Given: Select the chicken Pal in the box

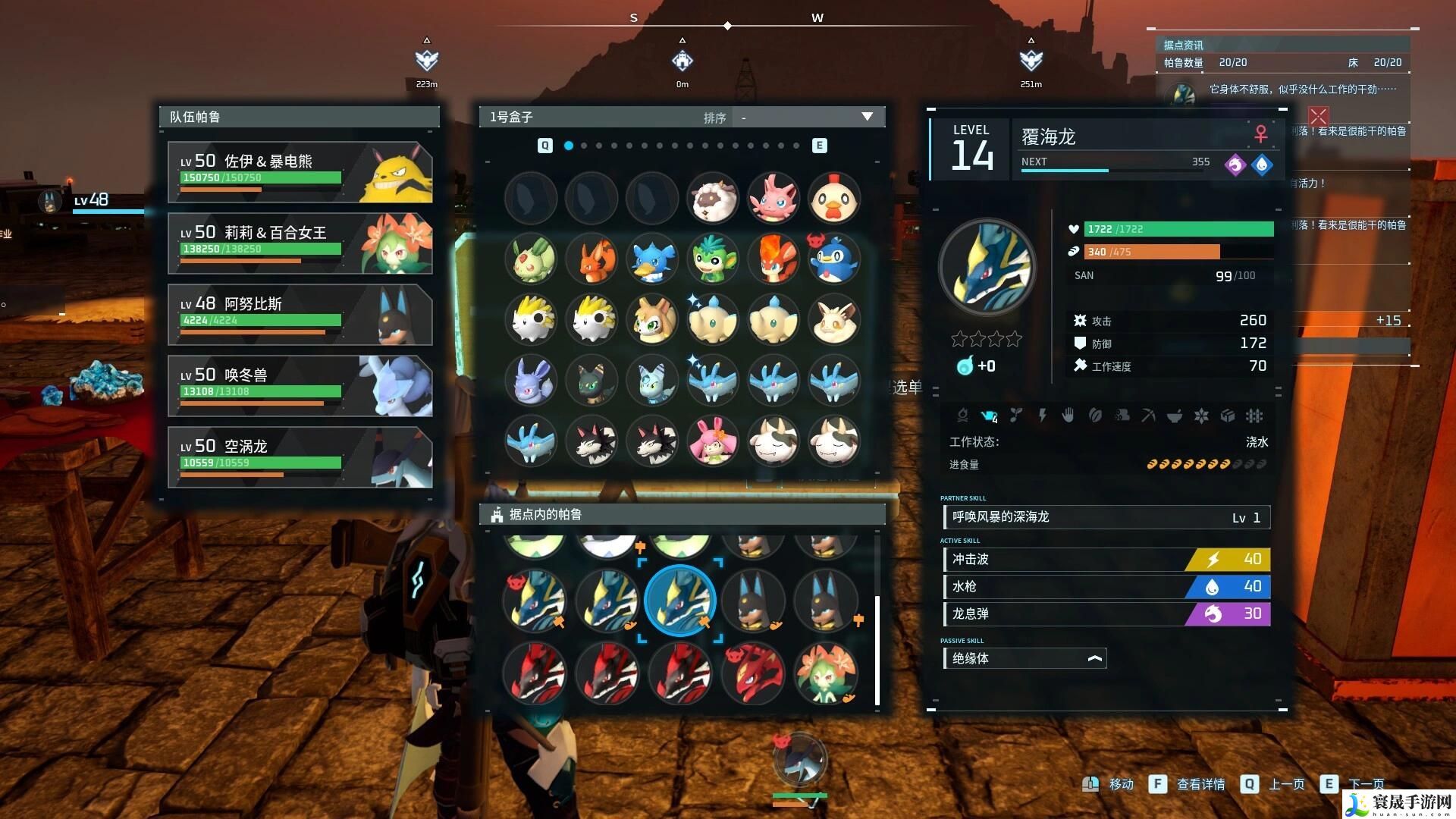Looking at the screenshot, I should click(x=833, y=199).
